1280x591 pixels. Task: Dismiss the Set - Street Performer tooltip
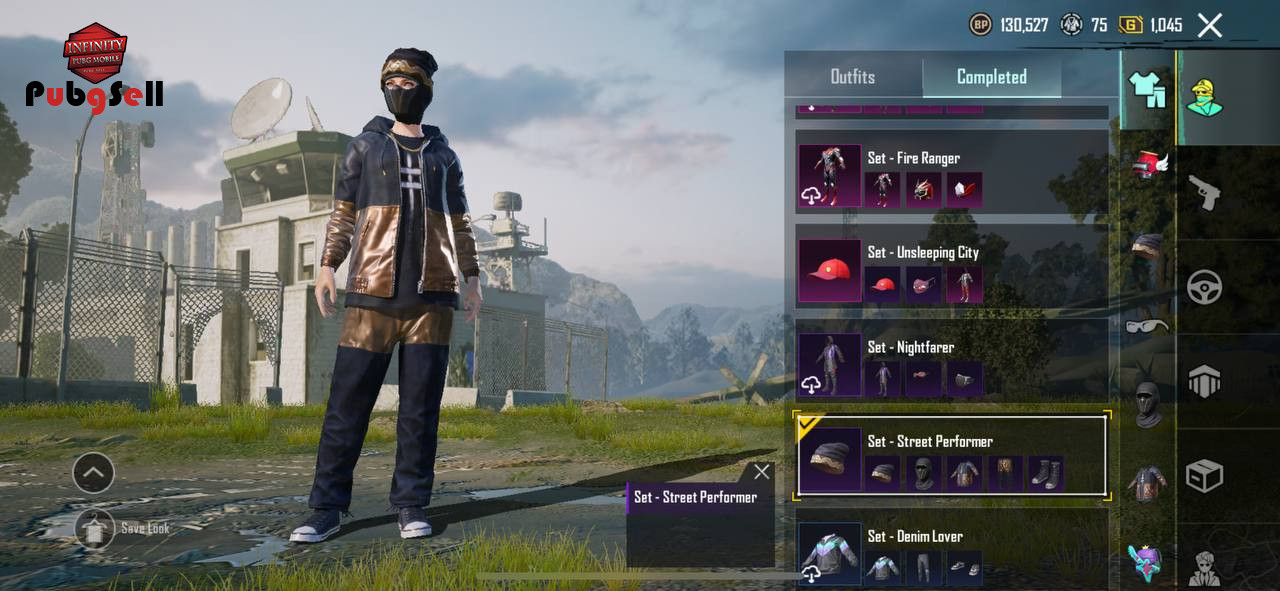pyautogui.click(x=762, y=472)
